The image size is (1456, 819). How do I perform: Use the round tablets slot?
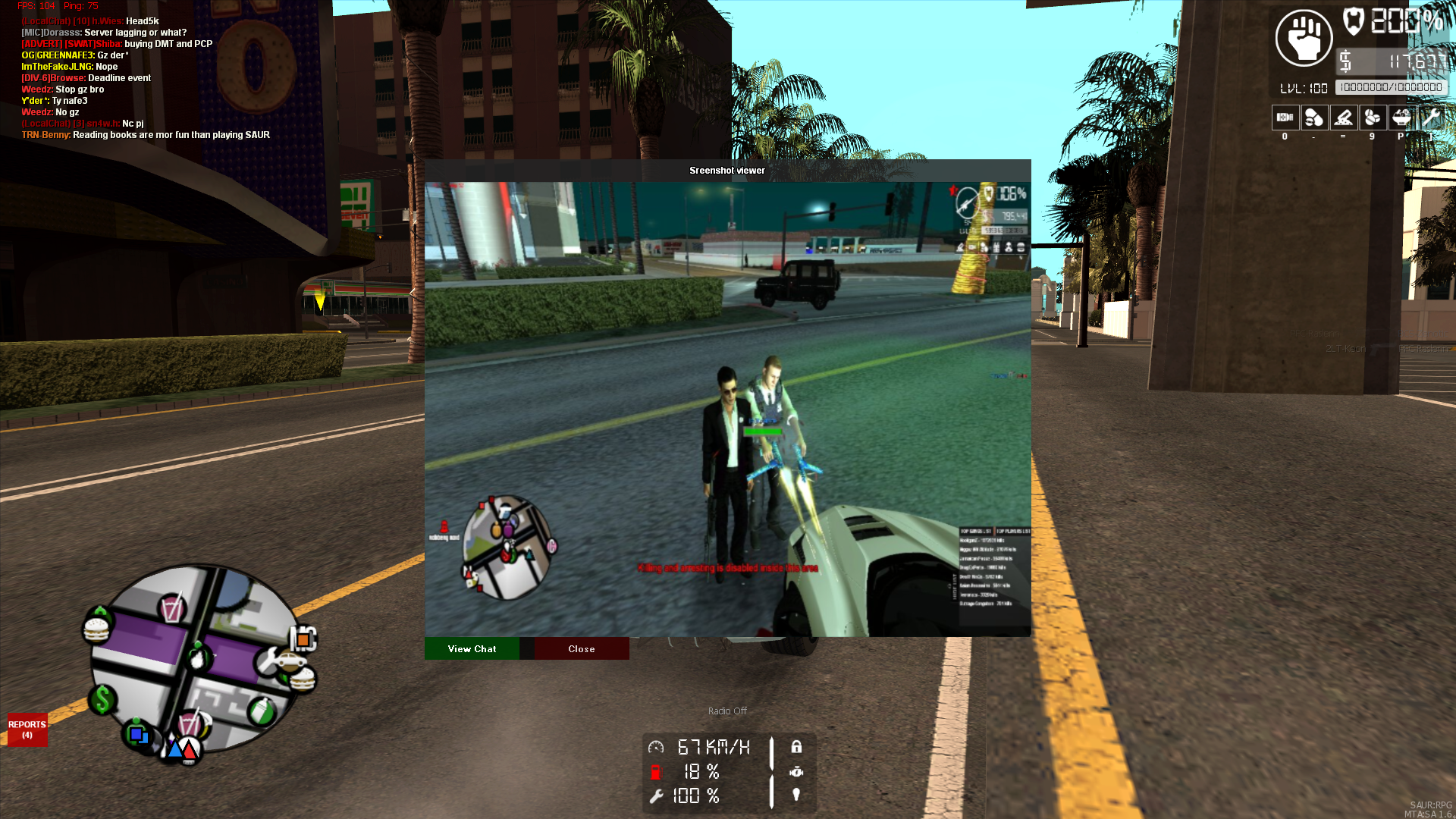pos(1372,118)
